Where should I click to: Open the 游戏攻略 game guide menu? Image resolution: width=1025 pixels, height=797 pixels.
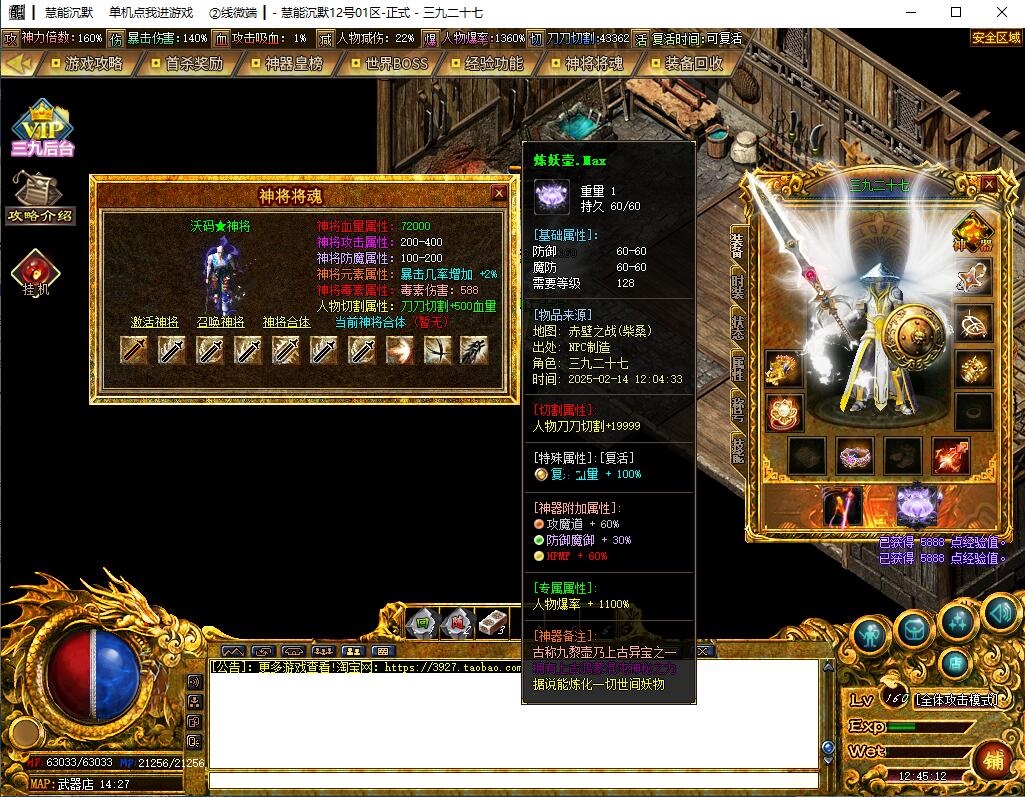(92, 63)
